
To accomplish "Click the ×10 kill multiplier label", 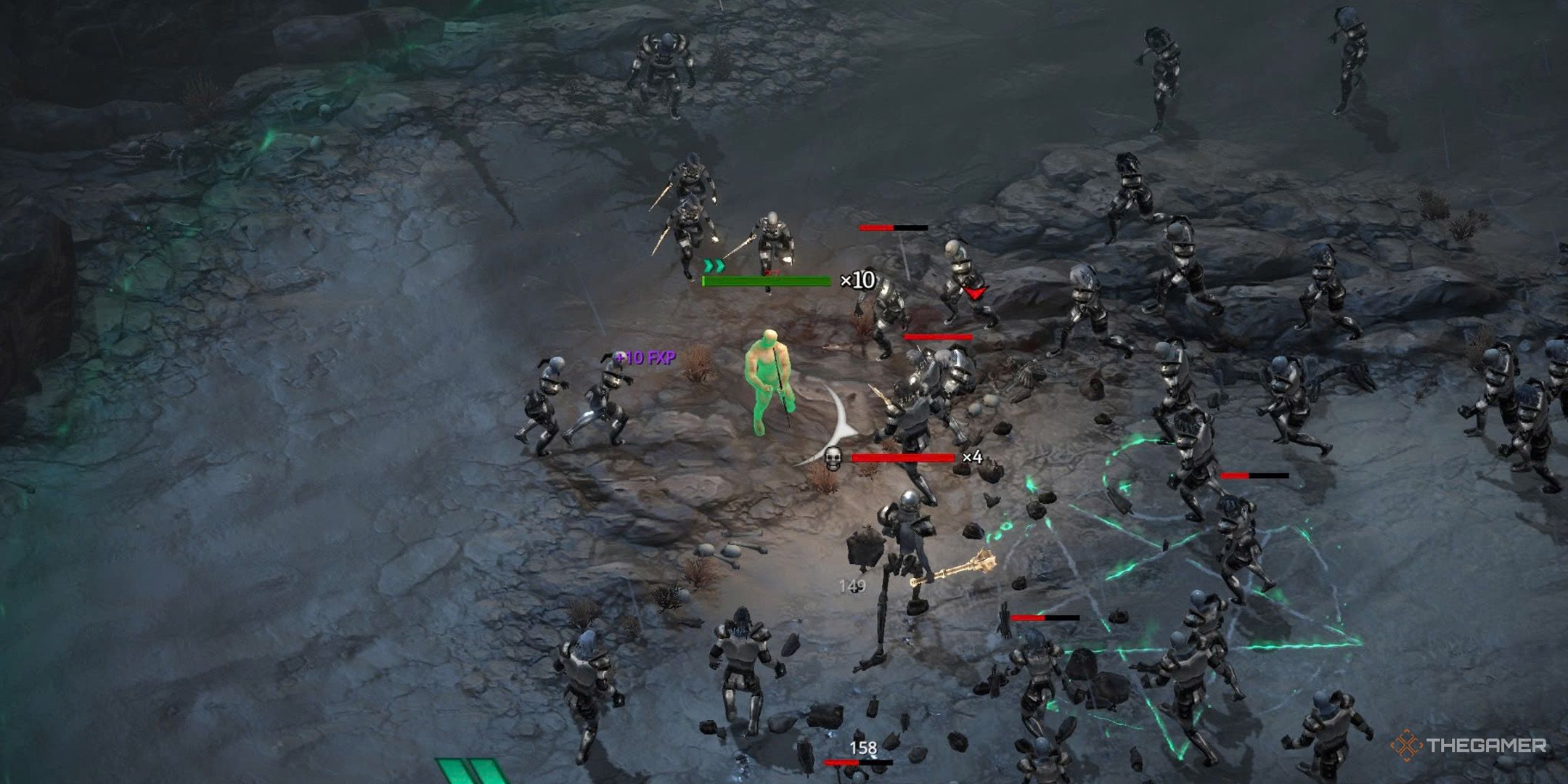I will 857,281.
